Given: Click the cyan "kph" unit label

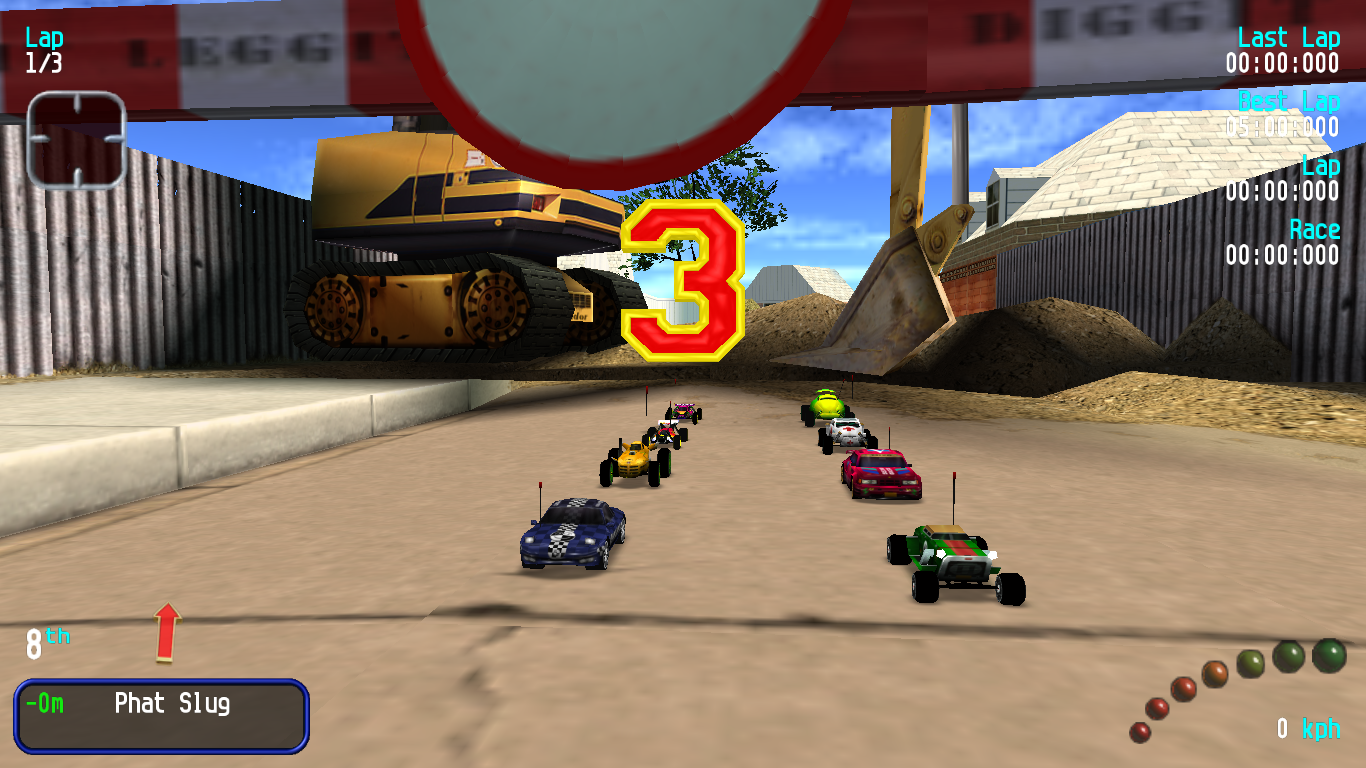Looking at the screenshot, I should coord(1320,730).
